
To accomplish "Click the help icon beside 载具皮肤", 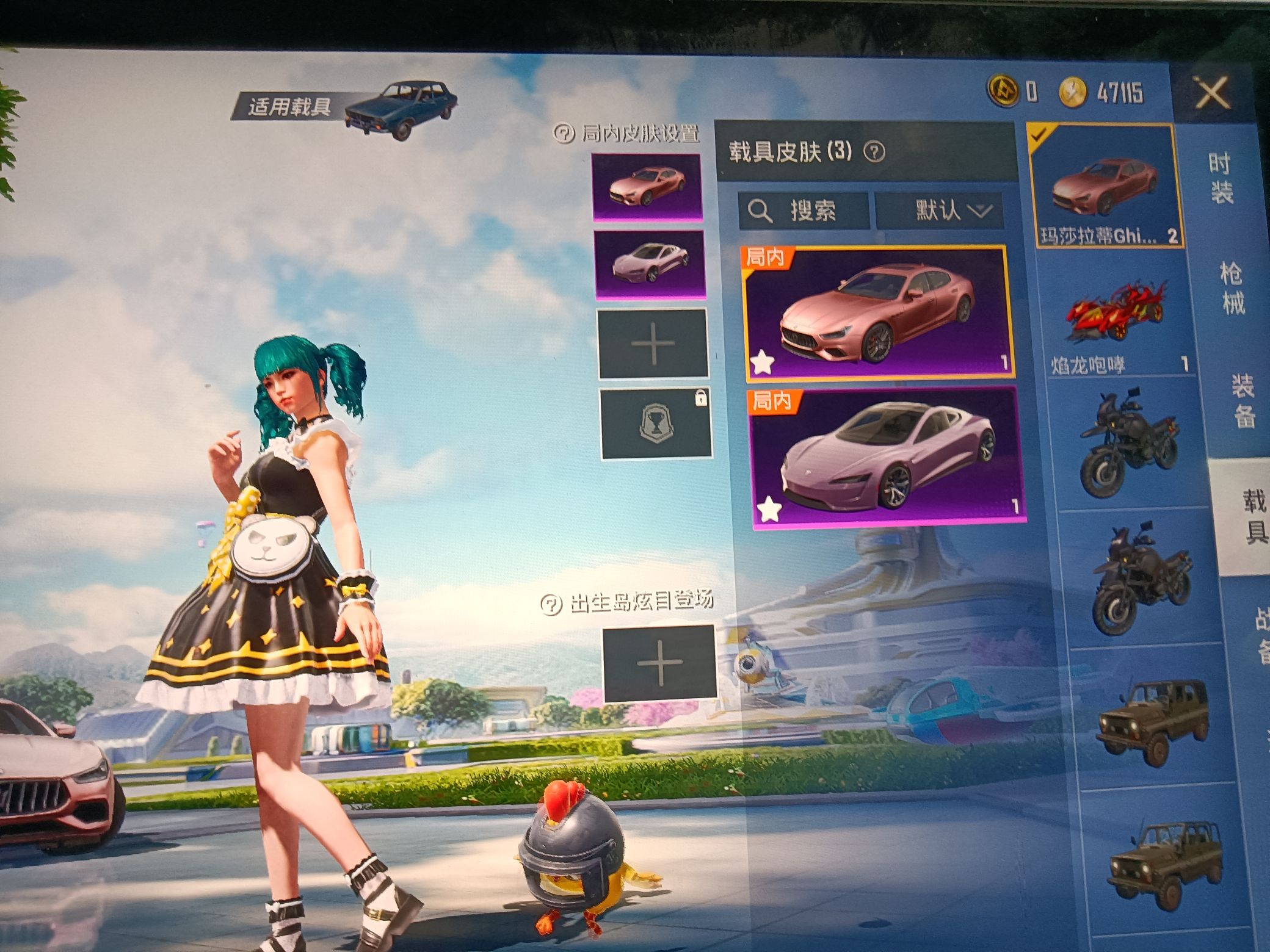I will [x=874, y=152].
